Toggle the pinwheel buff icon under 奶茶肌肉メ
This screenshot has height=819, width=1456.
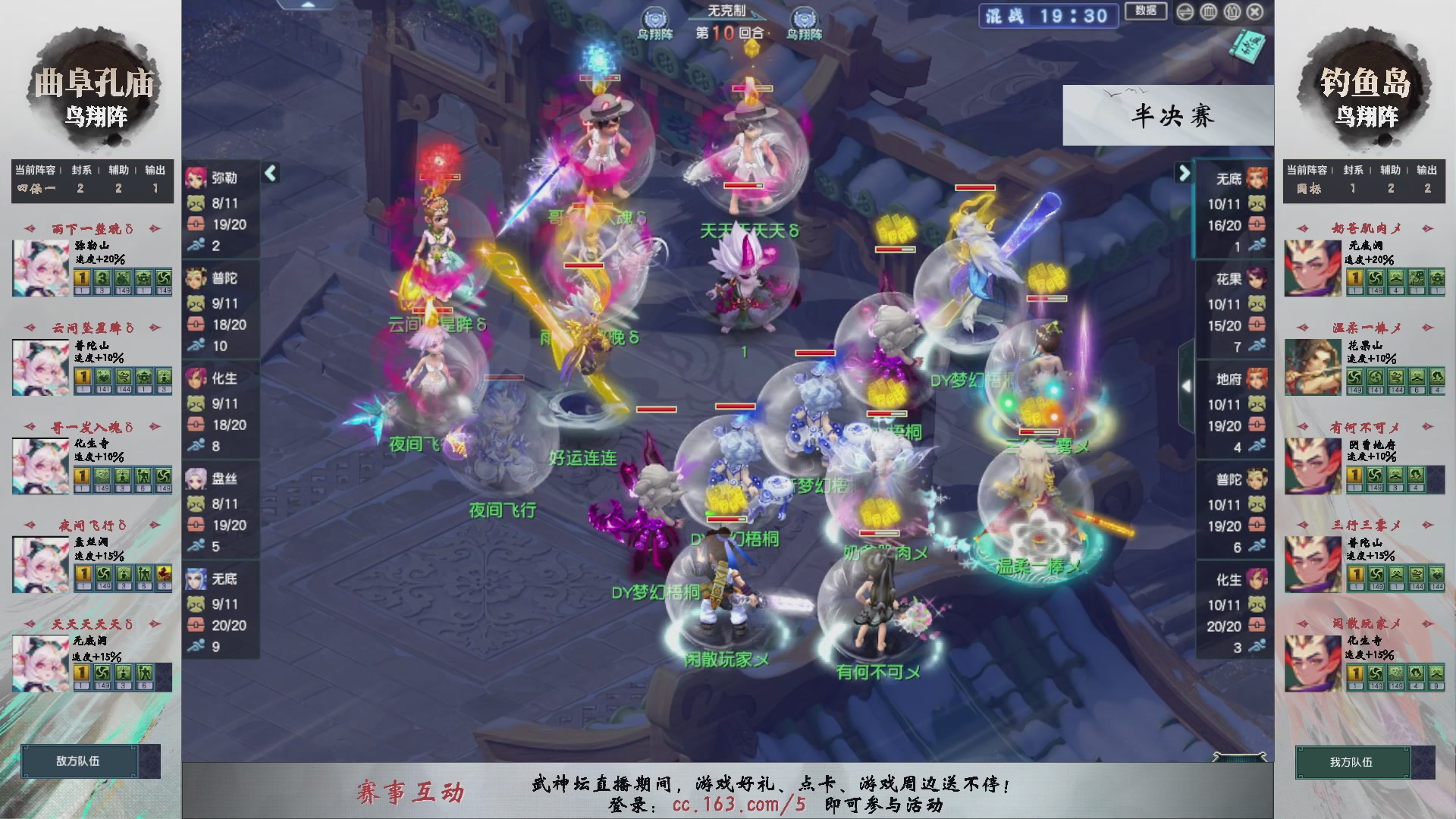tap(1374, 279)
